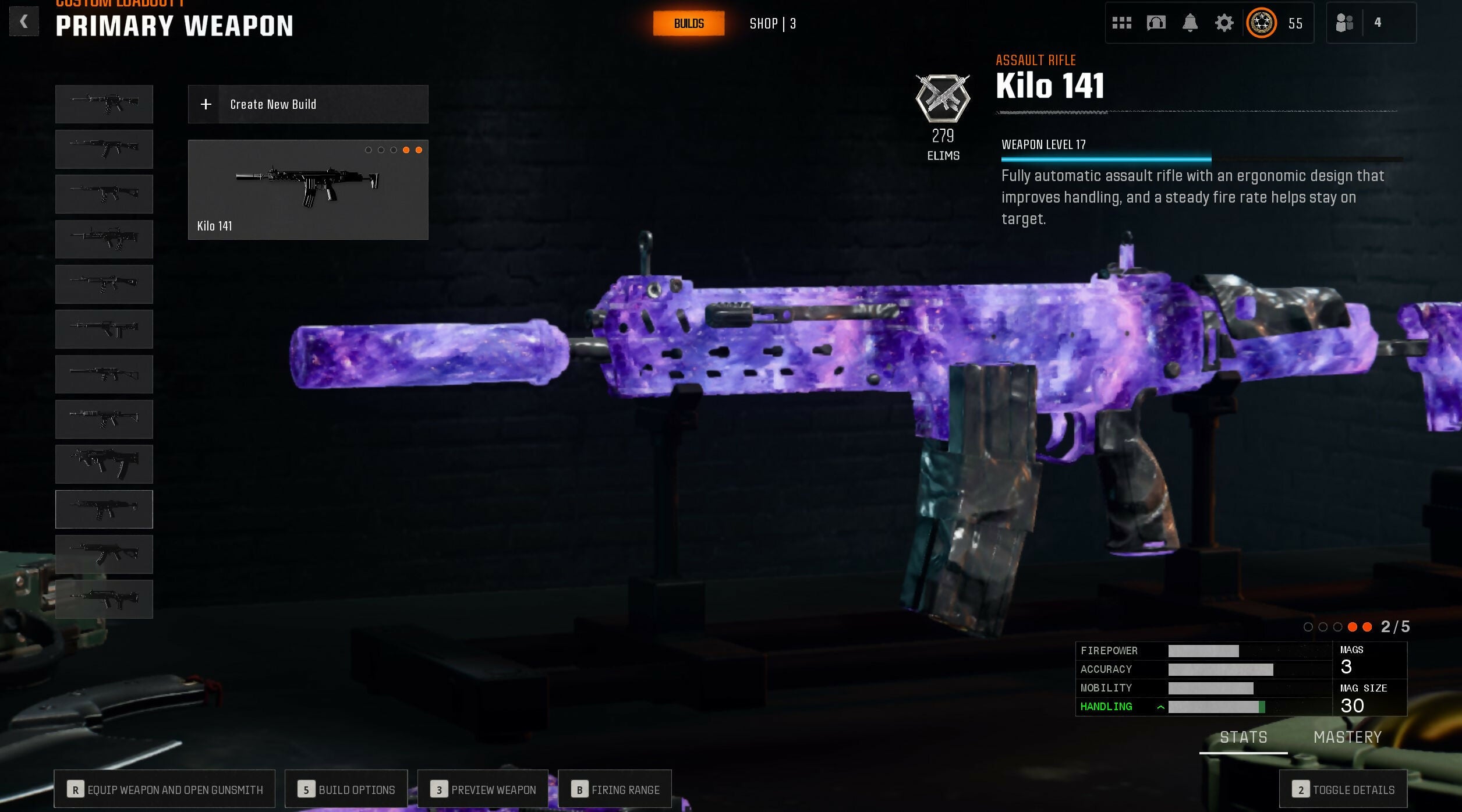Screen dimensions: 1462x812
Task: Click Toggle Details button
Action: [1343, 789]
